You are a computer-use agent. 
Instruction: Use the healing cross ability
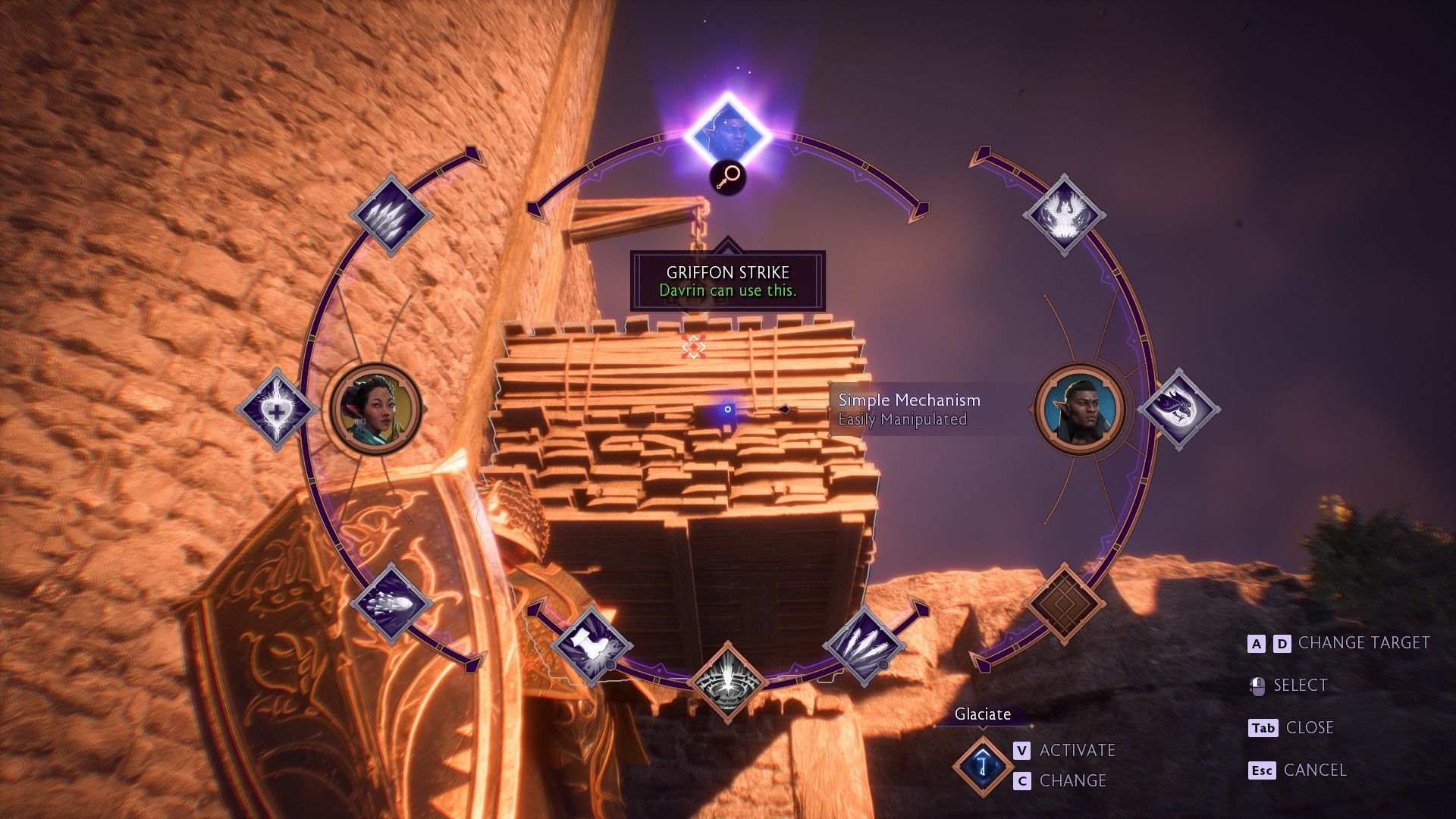click(x=277, y=409)
